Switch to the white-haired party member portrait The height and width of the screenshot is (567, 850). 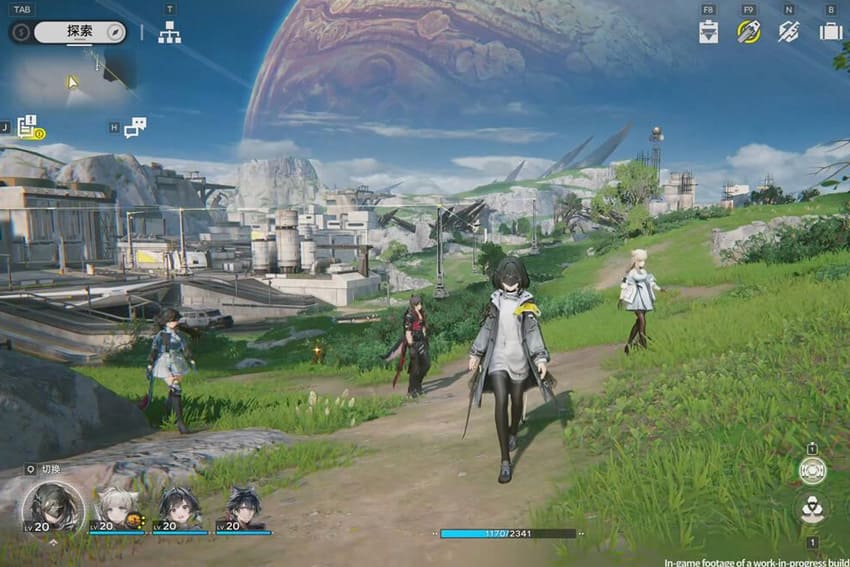115,507
